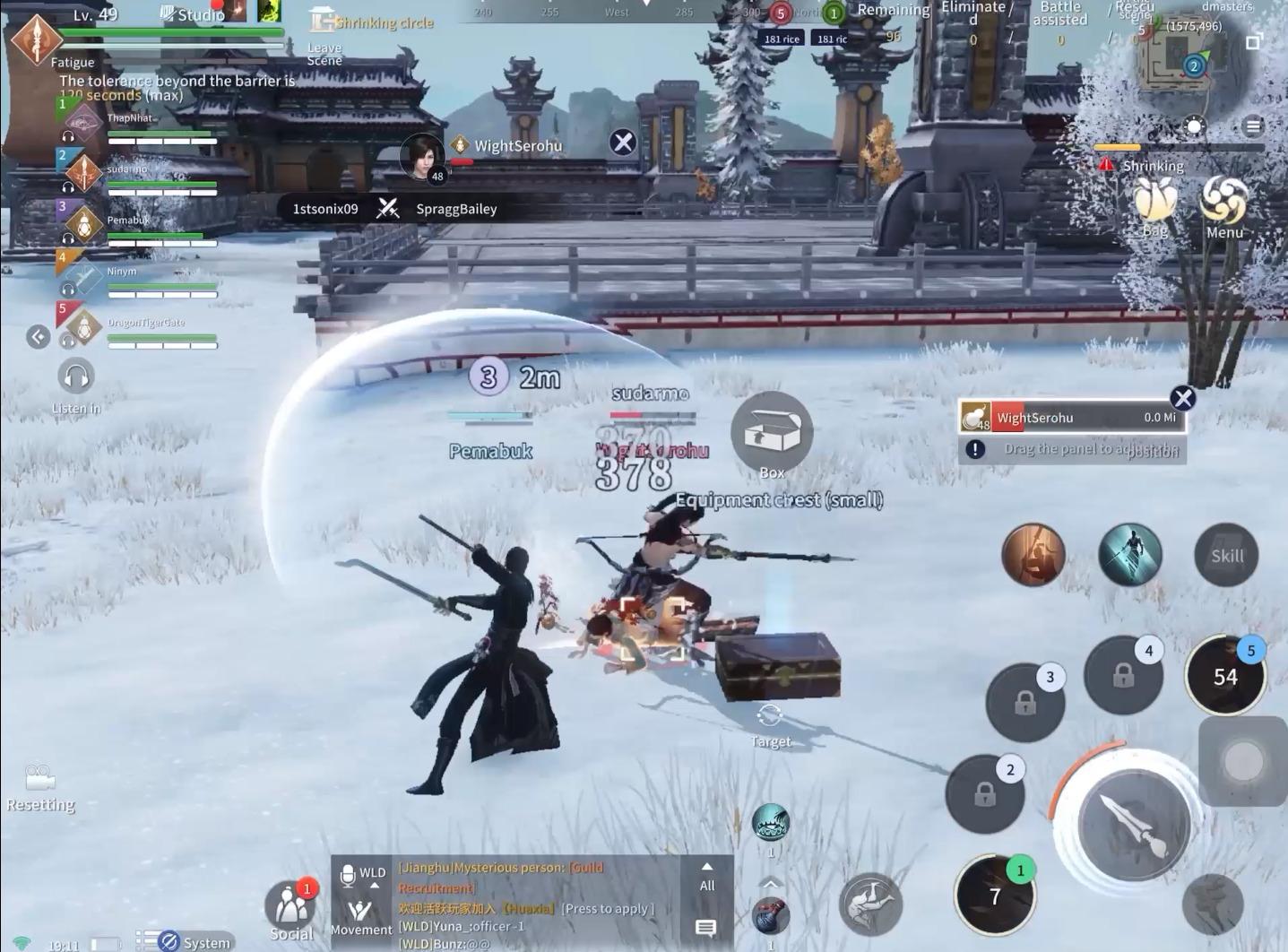Trigger the main sword attack button

point(1134,825)
